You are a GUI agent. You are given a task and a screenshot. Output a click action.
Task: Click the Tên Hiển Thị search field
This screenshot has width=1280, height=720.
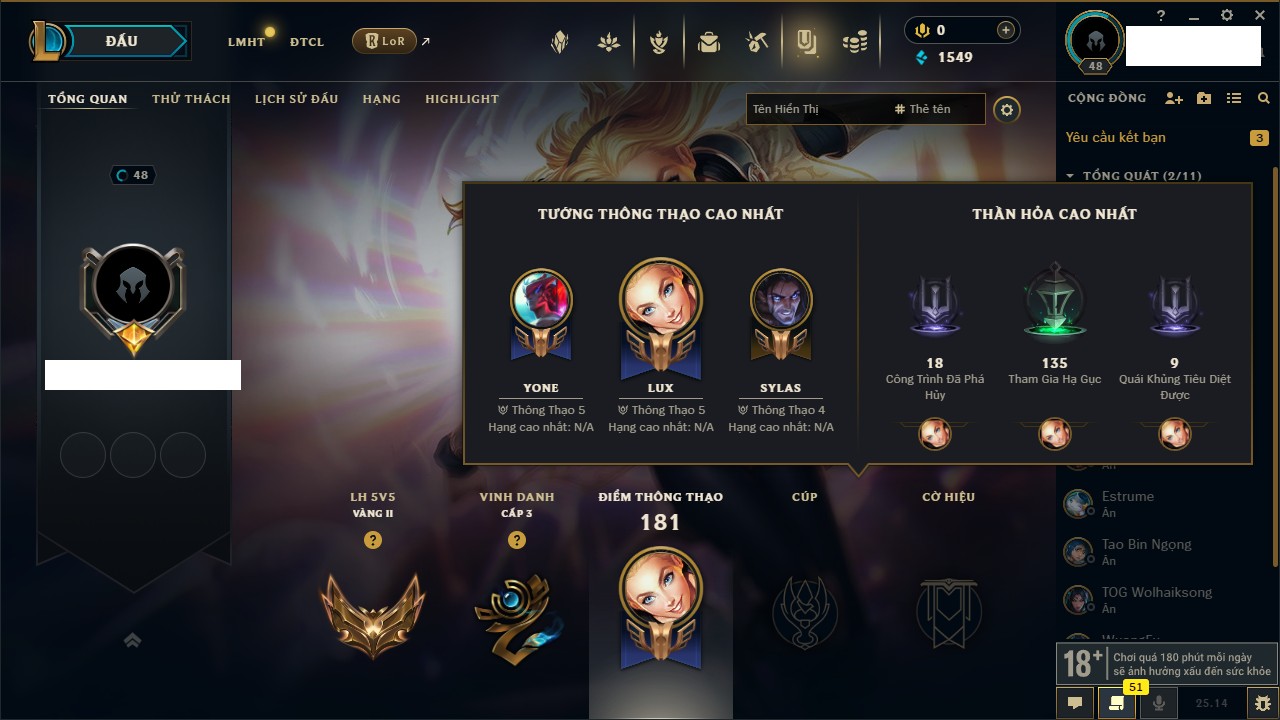pos(815,109)
